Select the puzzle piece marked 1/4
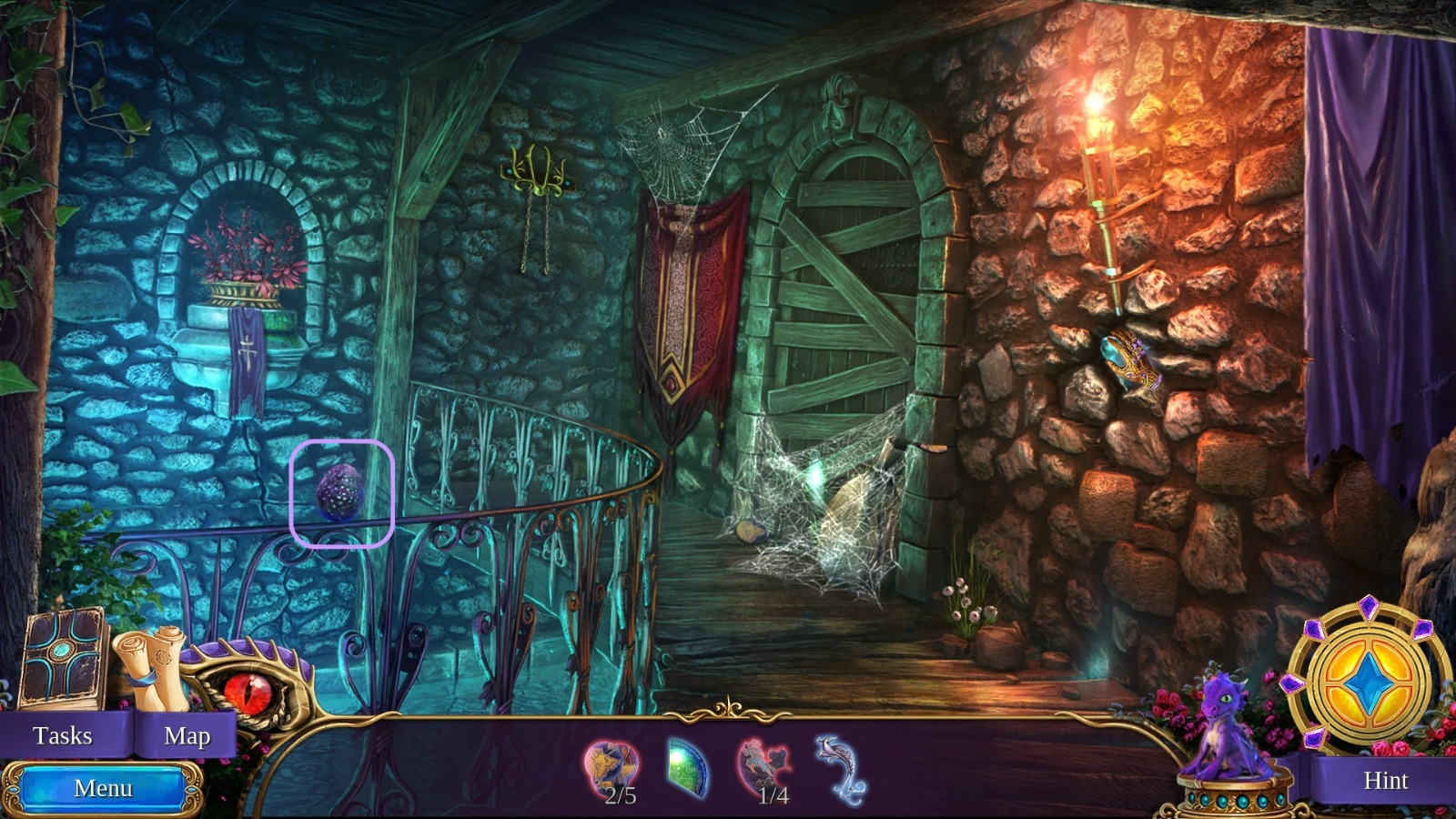This screenshot has width=1456, height=819. (764, 770)
